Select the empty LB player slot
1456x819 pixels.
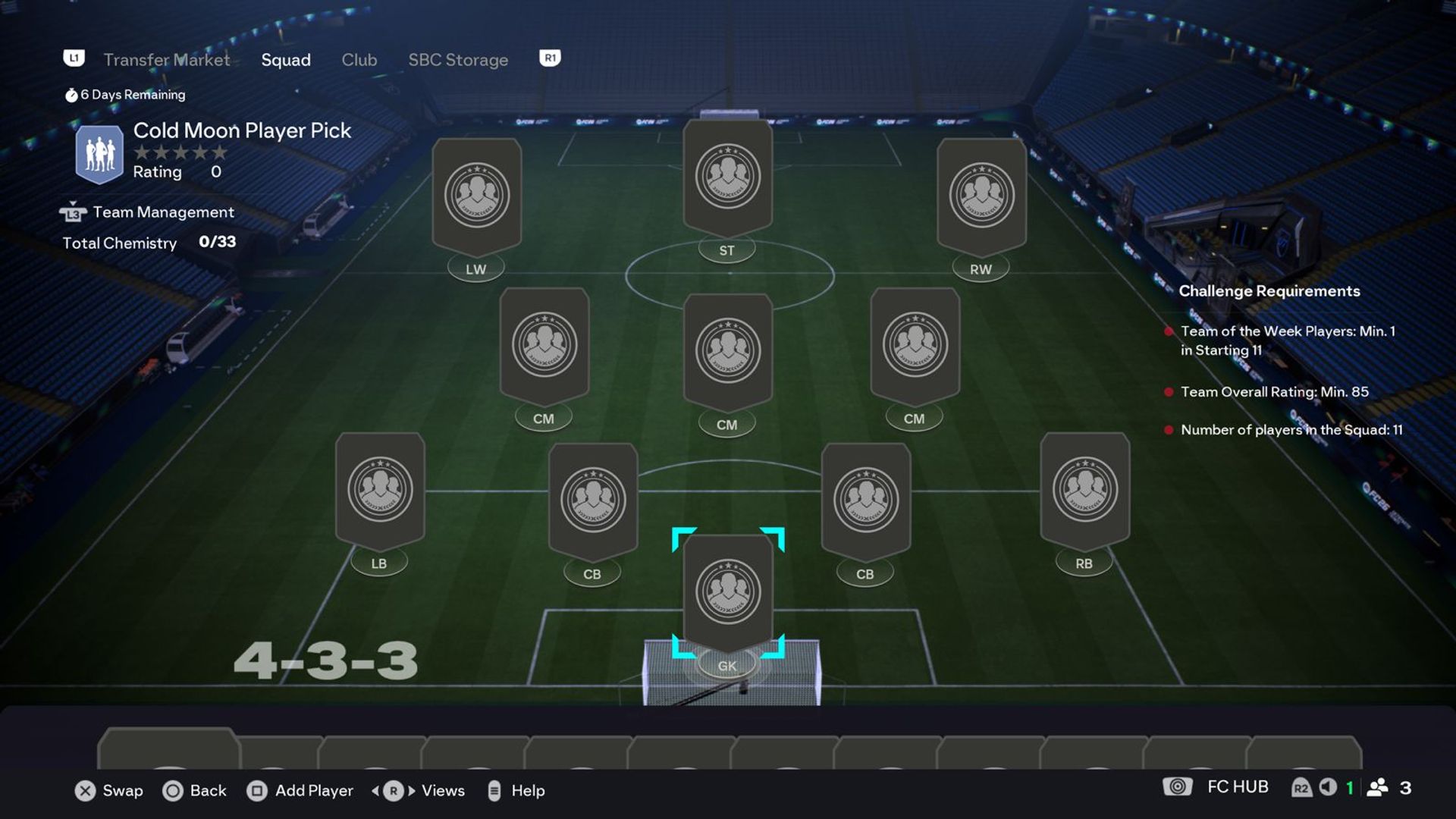[380, 490]
